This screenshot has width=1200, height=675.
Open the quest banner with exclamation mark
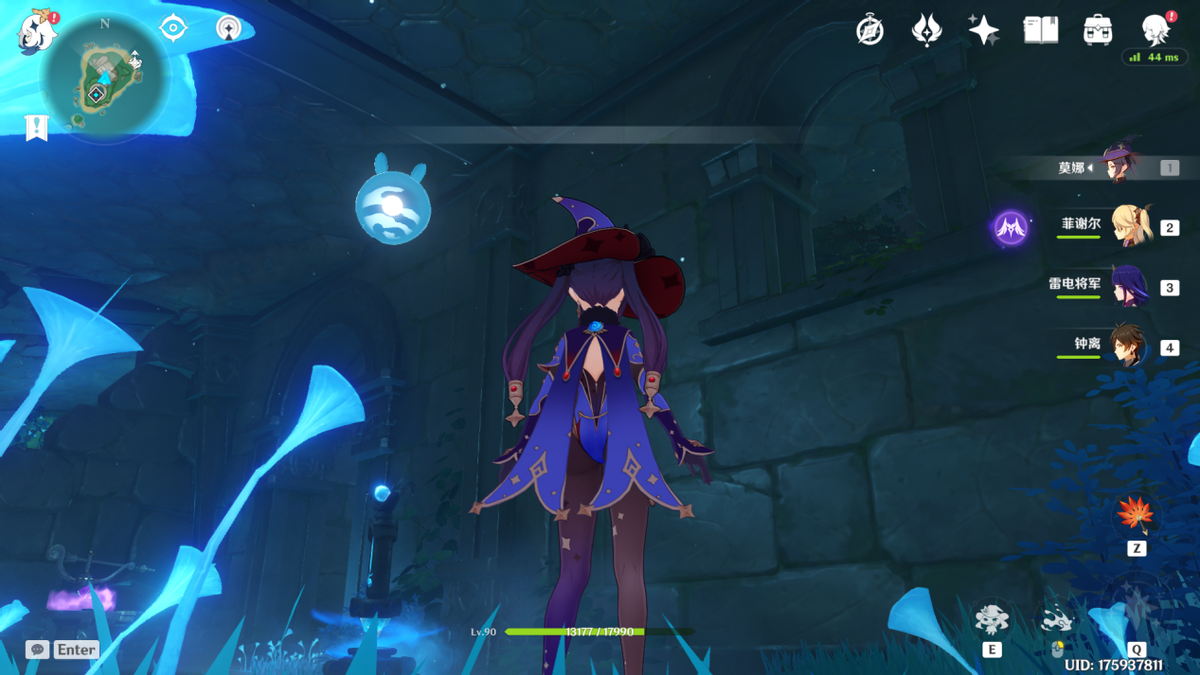pyautogui.click(x=37, y=128)
